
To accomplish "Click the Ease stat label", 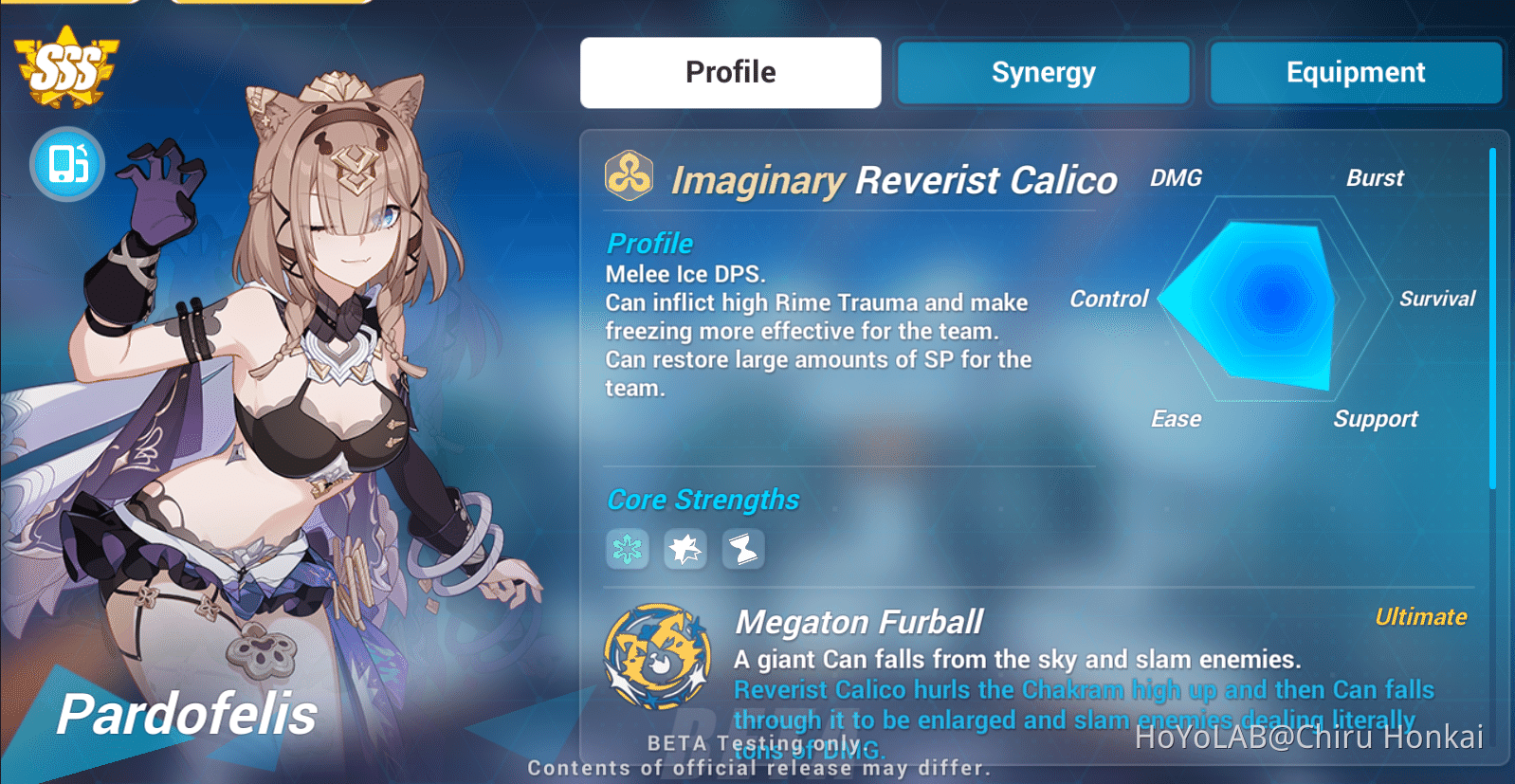I will tap(1176, 418).
